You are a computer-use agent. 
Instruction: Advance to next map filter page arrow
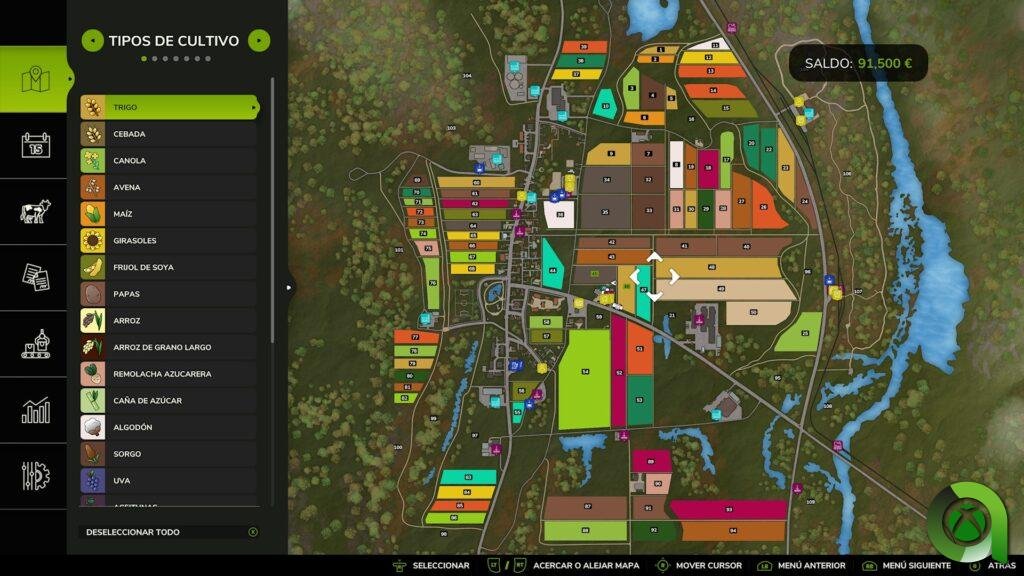pyautogui.click(x=259, y=41)
